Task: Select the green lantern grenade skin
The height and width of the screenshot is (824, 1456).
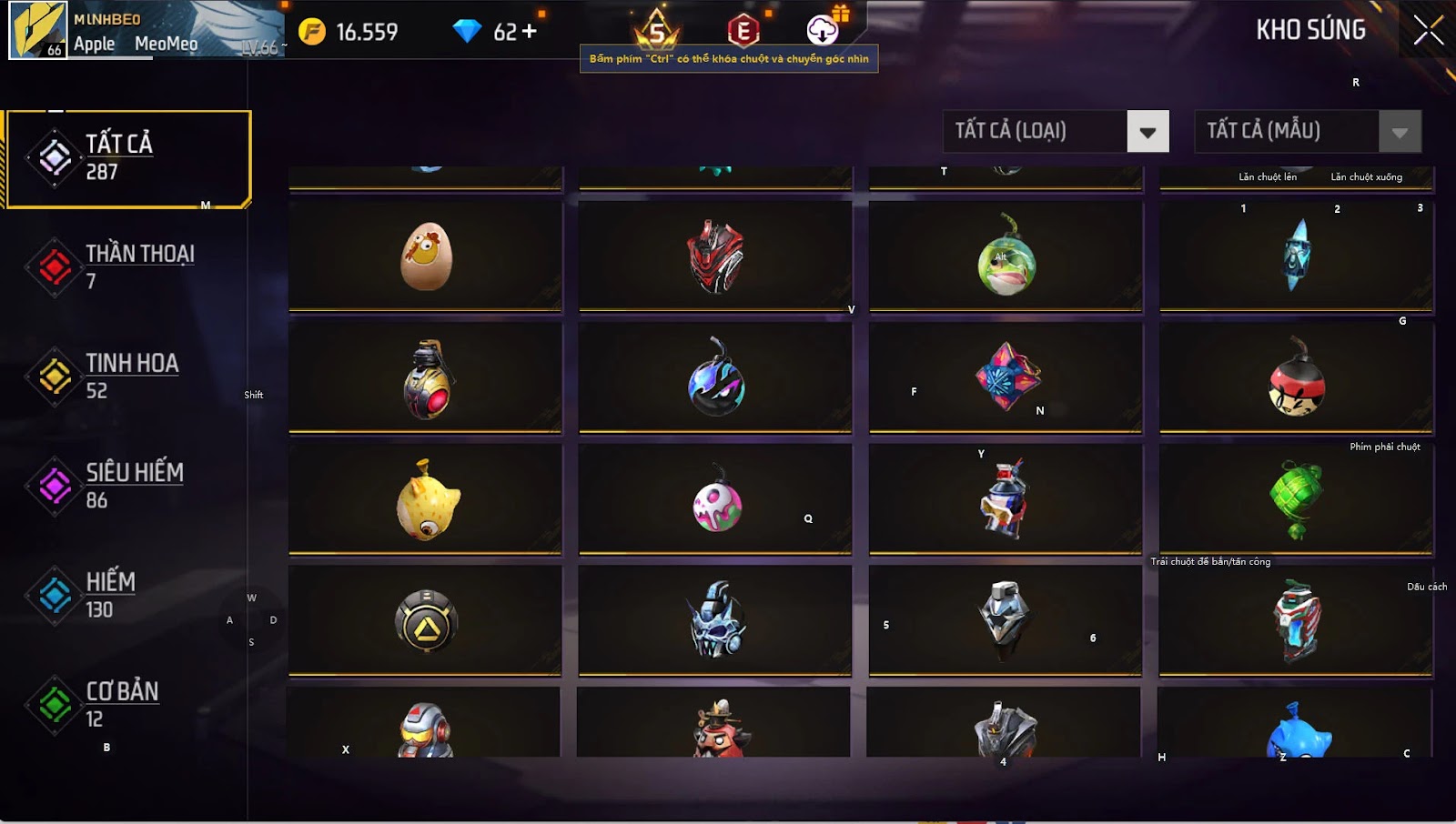Action: (1296, 499)
